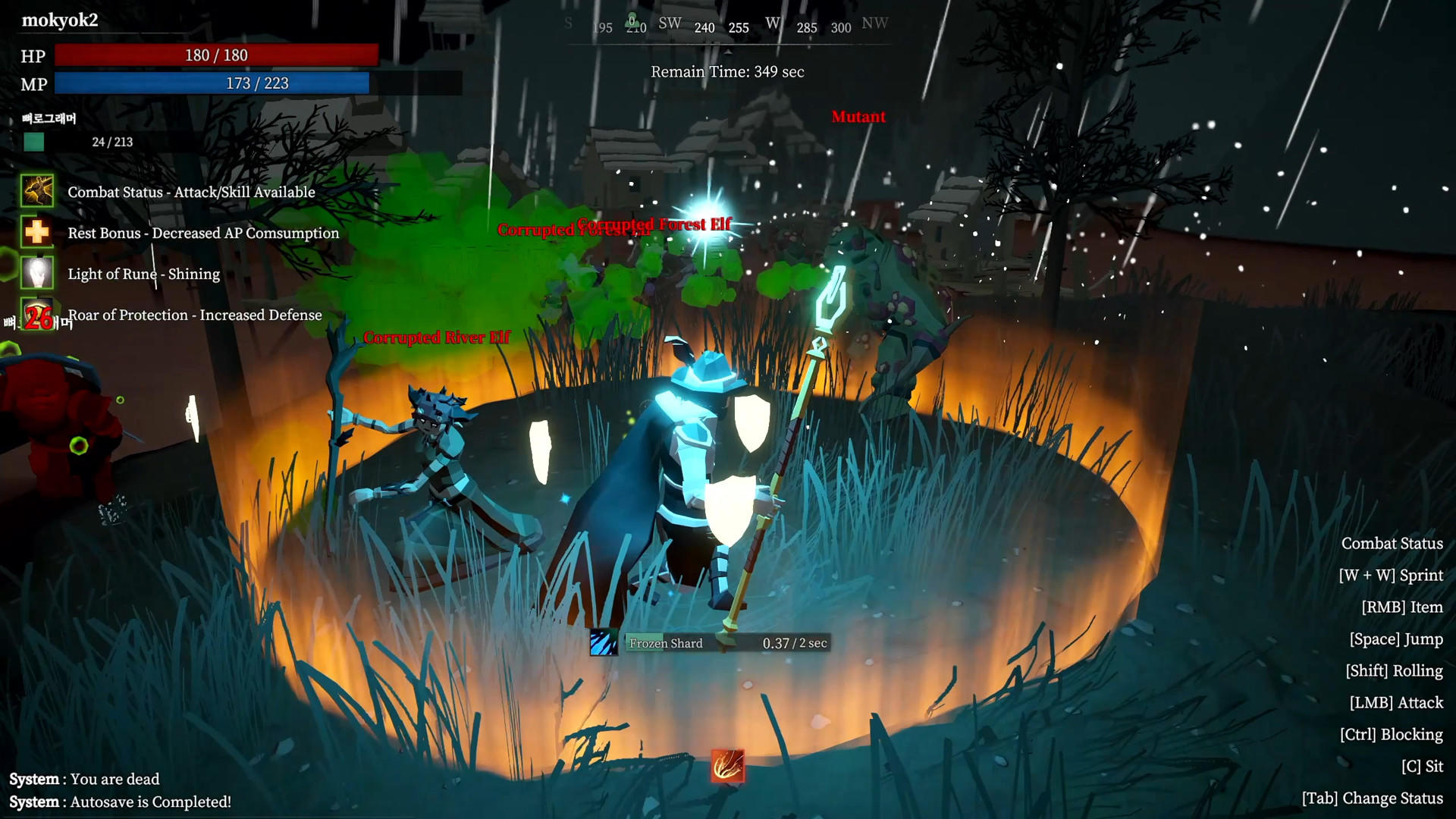Click the Rest Bonus plus icon
The image size is (1456, 819).
coord(37,232)
